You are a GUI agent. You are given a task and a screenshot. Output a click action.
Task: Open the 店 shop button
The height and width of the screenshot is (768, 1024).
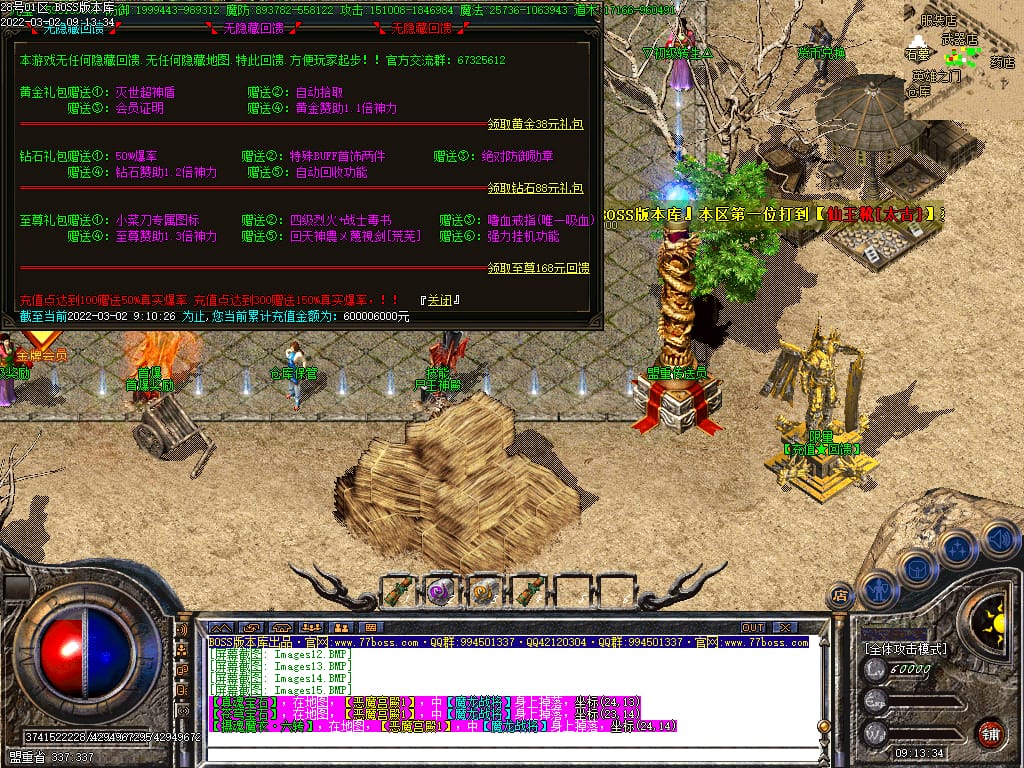click(x=840, y=594)
